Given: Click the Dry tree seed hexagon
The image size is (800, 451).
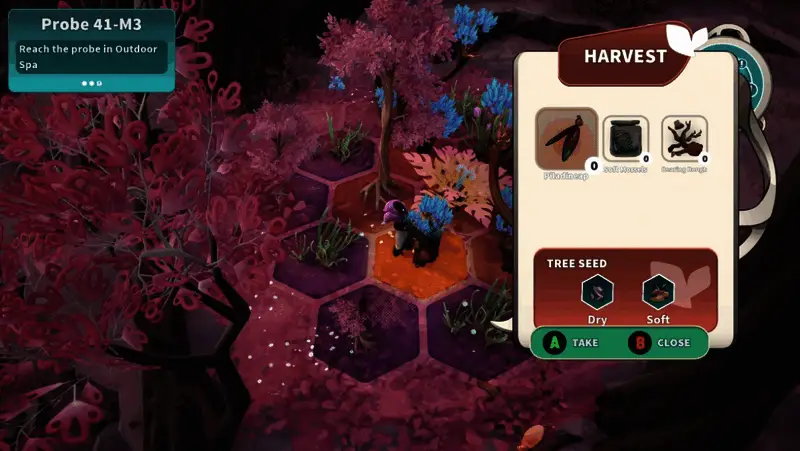Looking at the screenshot, I should [597, 292].
